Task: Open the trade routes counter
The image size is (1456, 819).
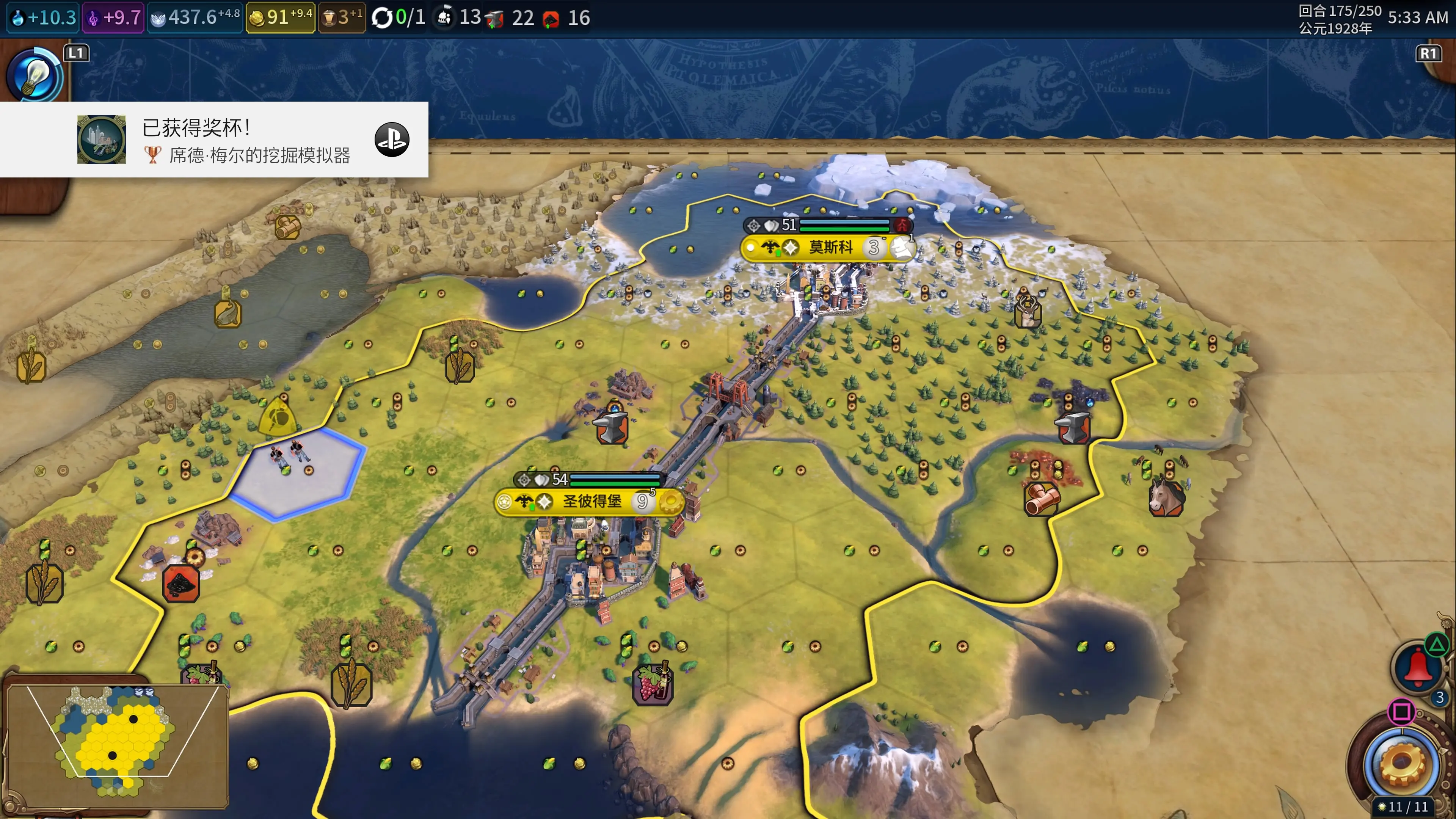Action: [x=399, y=17]
